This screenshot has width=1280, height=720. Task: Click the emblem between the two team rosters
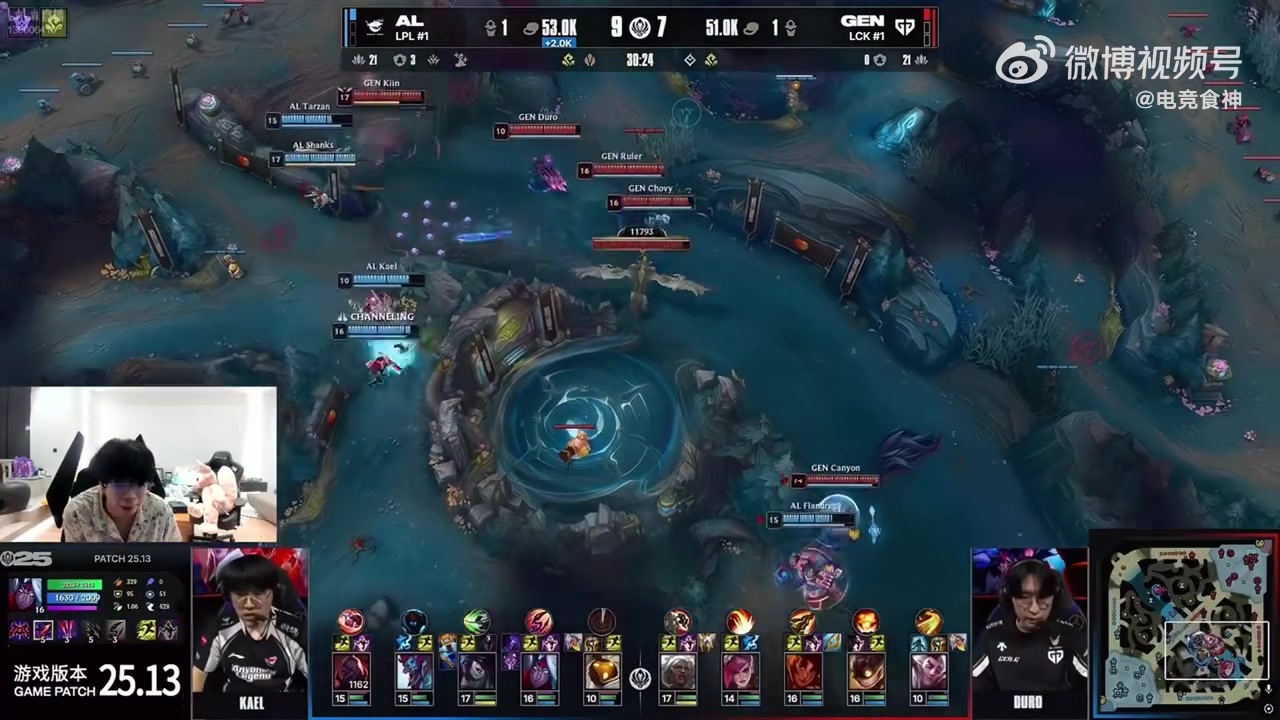pyautogui.click(x=640, y=677)
